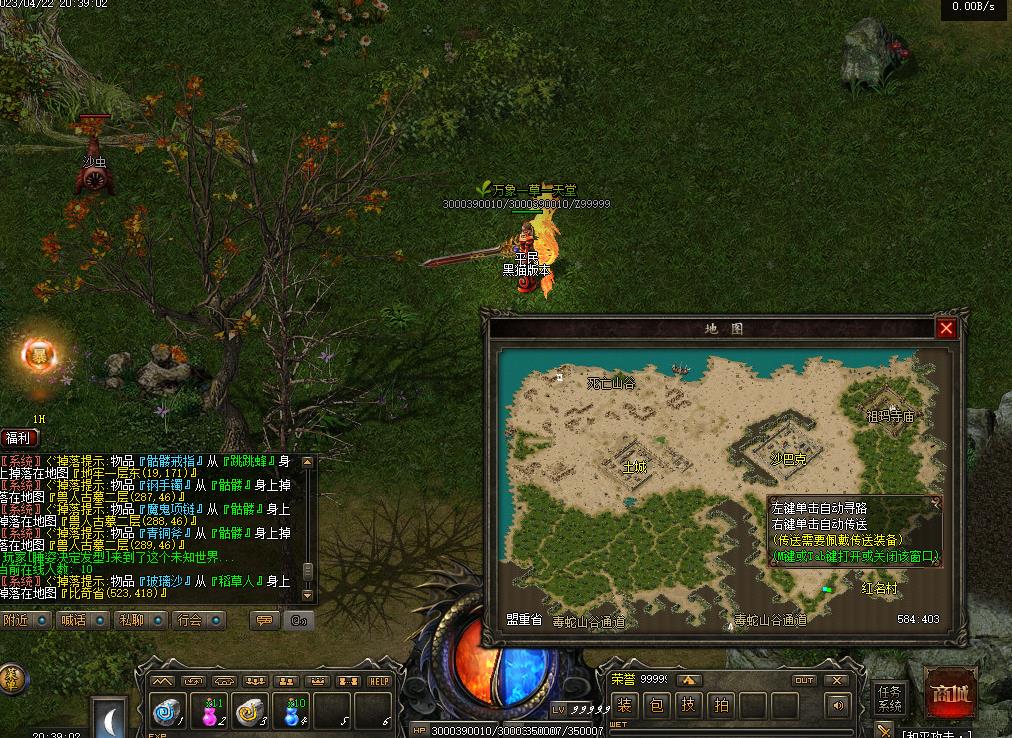Viewport: 1012px width, 738px height.
Task: Open the 福利 welfare panel
Action: pyautogui.click(x=18, y=437)
